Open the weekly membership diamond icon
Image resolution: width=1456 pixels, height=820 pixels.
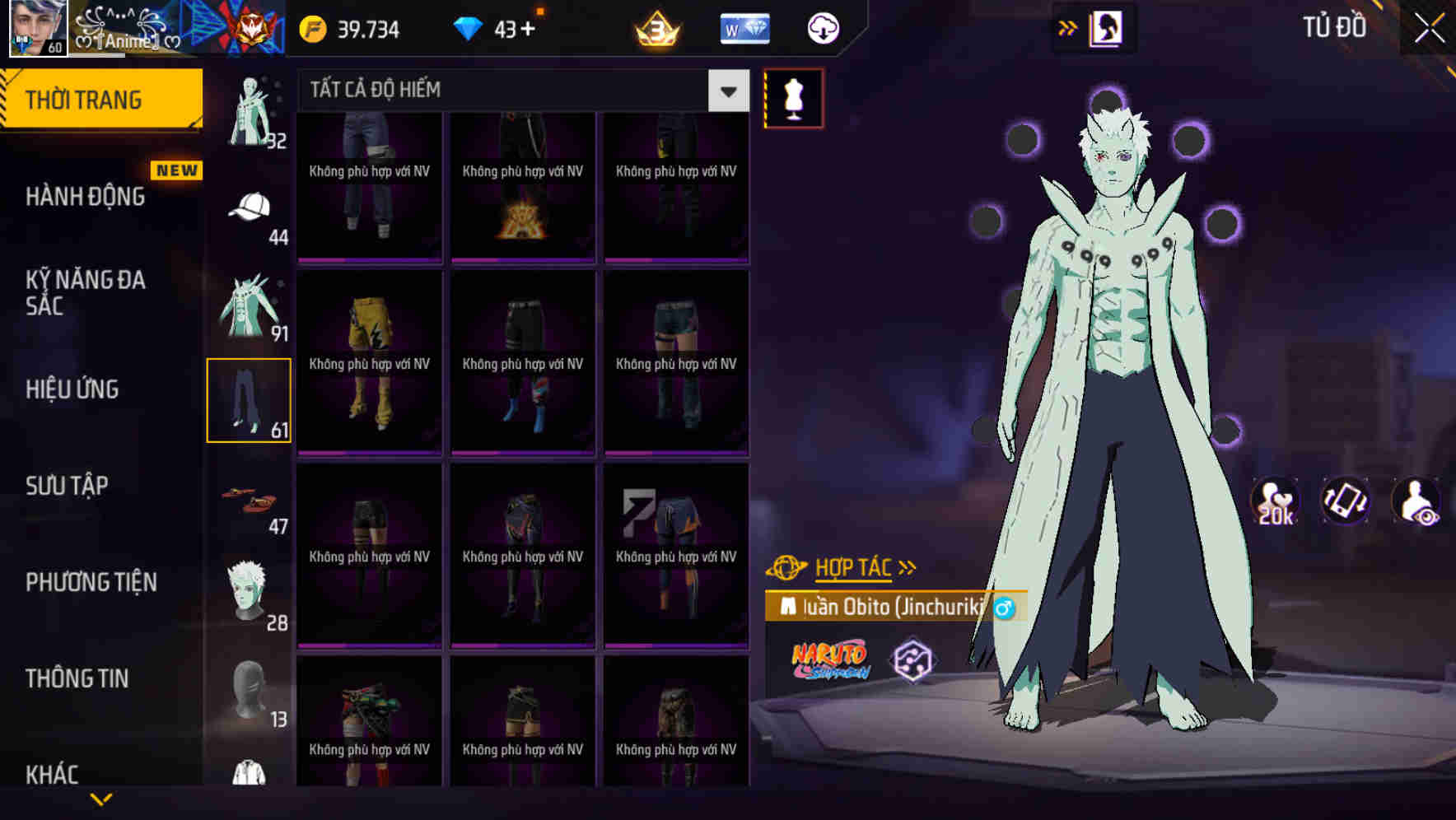tap(744, 27)
